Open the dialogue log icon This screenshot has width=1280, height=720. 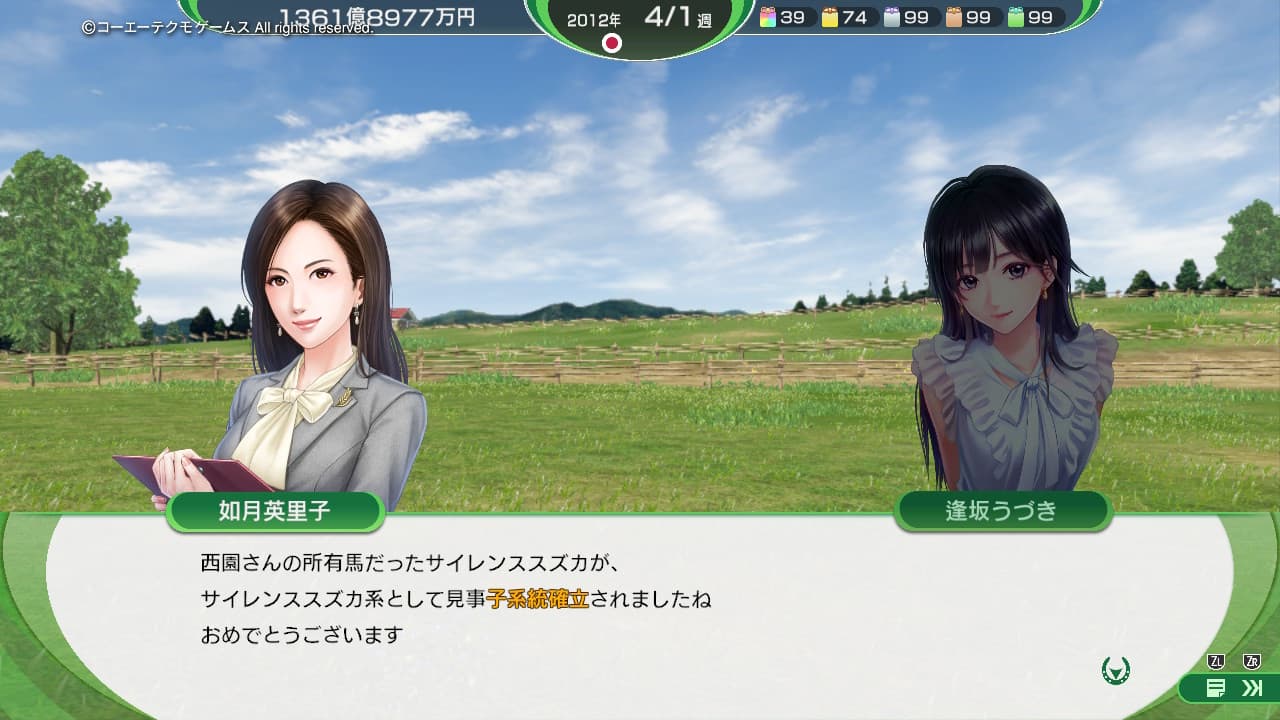pos(1216,687)
